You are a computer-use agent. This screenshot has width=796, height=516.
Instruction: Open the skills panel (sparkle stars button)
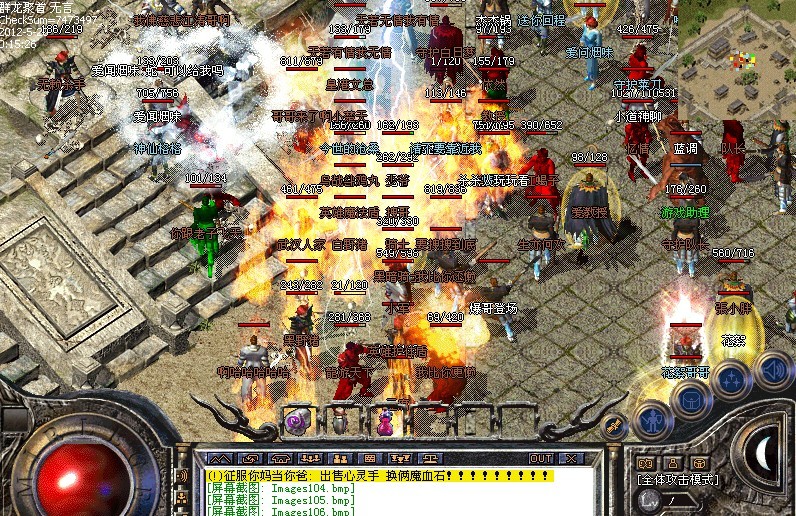[x=732, y=380]
